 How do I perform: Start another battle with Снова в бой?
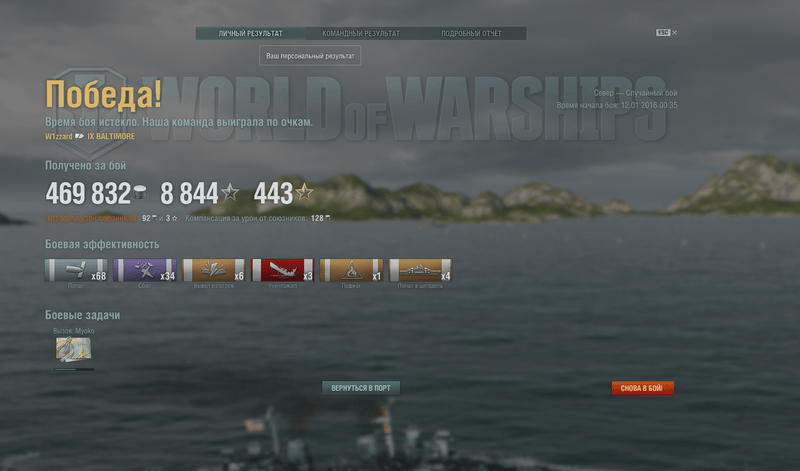tap(642, 388)
